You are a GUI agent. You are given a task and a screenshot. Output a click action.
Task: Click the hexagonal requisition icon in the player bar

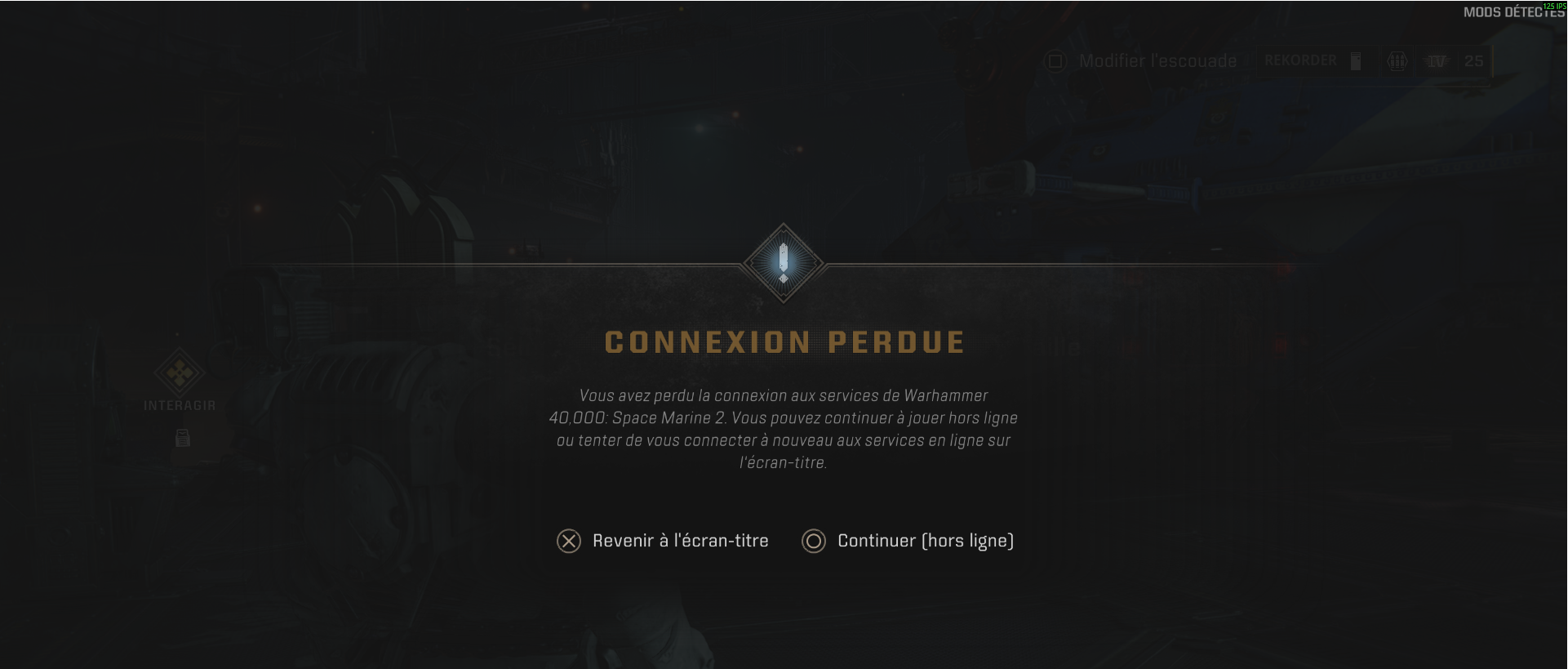click(x=1396, y=61)
